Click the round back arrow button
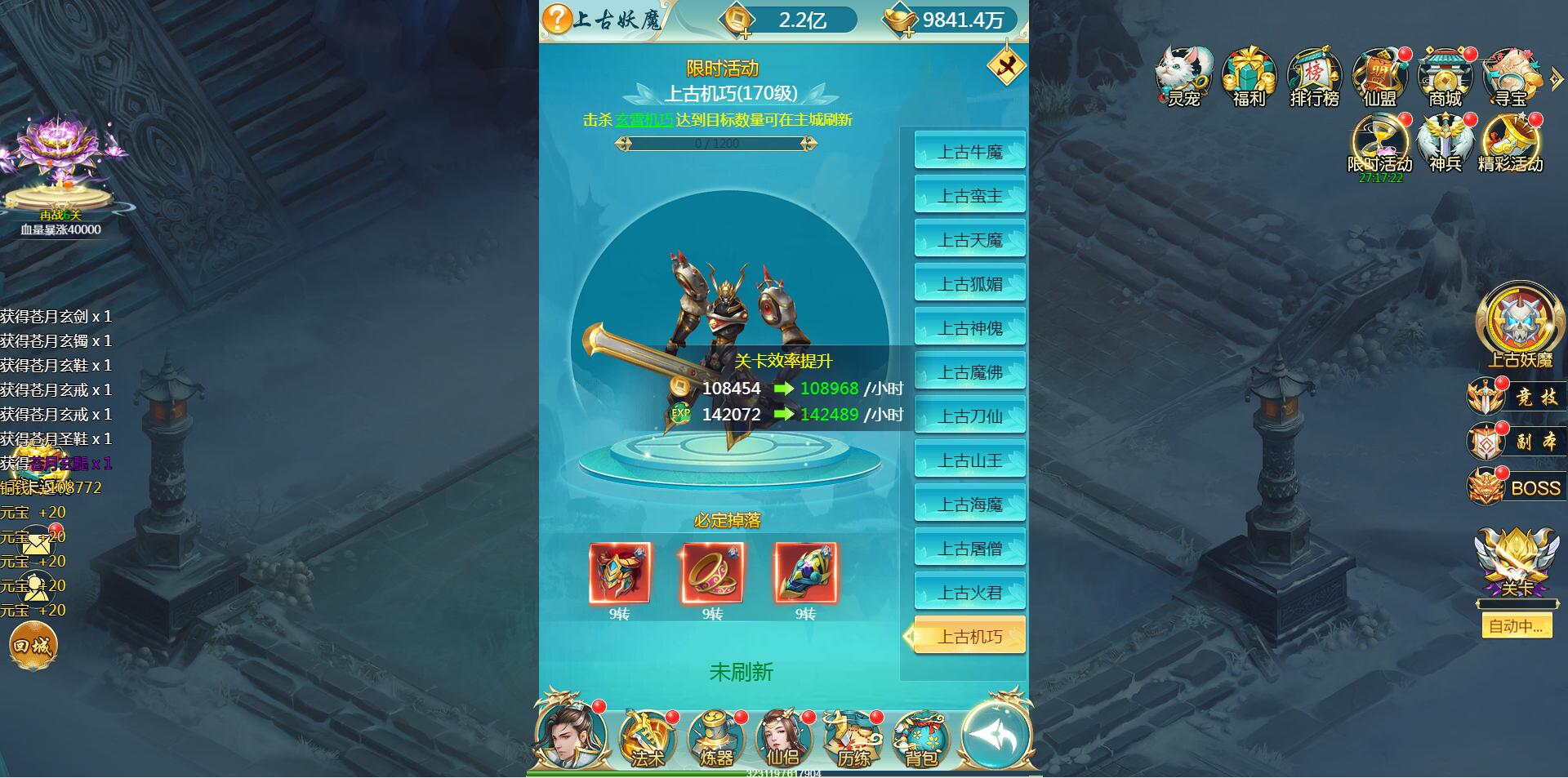The width and height of the screenshot is (1568, 778). click(x=996, y=735)
